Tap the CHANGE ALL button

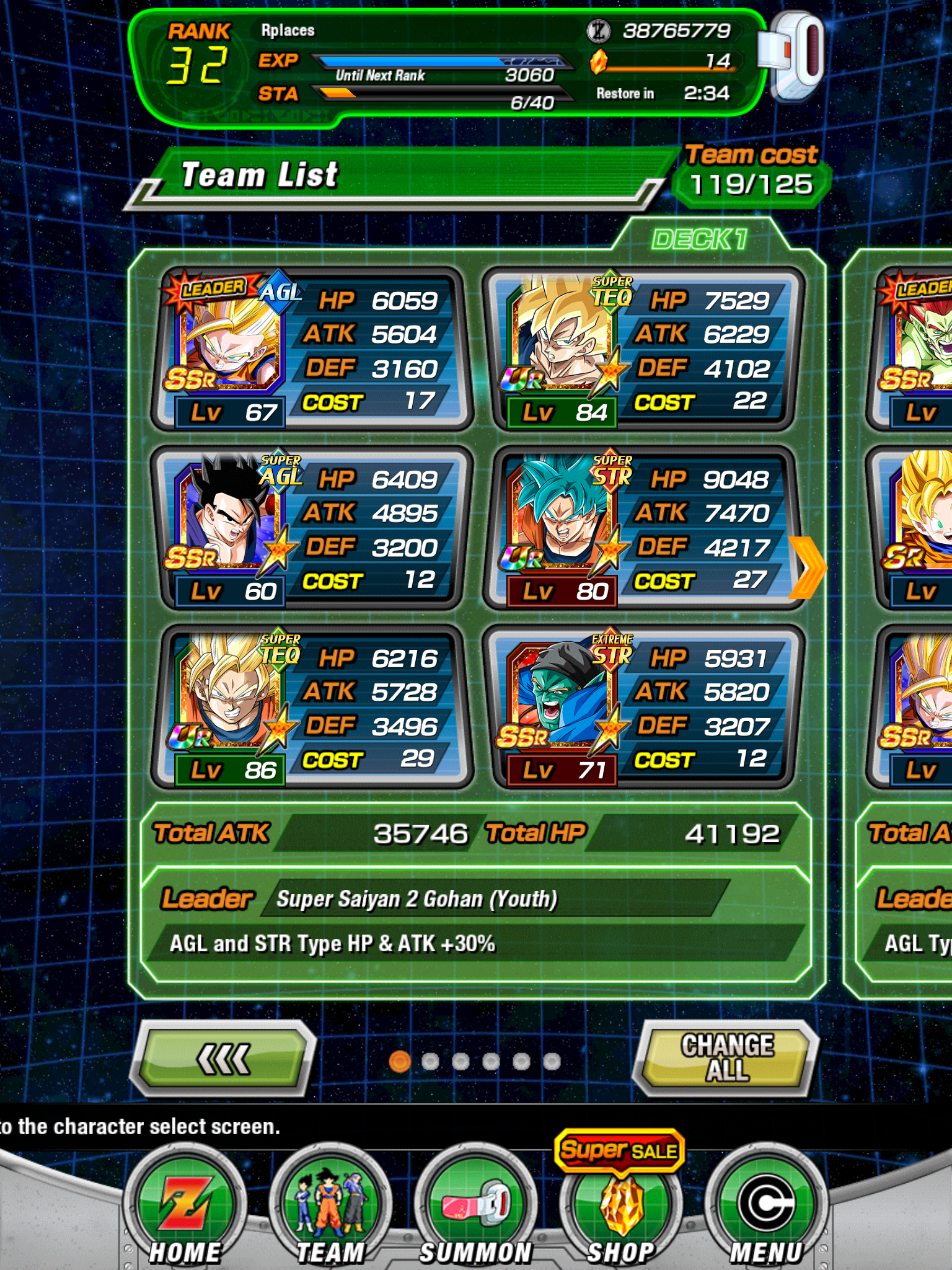(x=726, y=1058)
